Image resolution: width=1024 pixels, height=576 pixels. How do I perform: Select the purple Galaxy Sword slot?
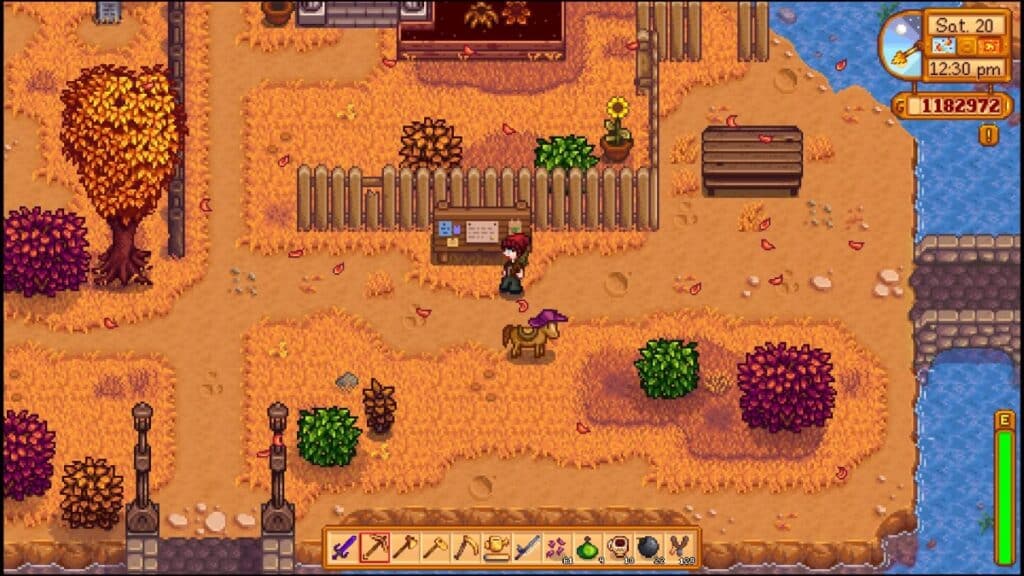pyautogui.click(x=343, y=548)
